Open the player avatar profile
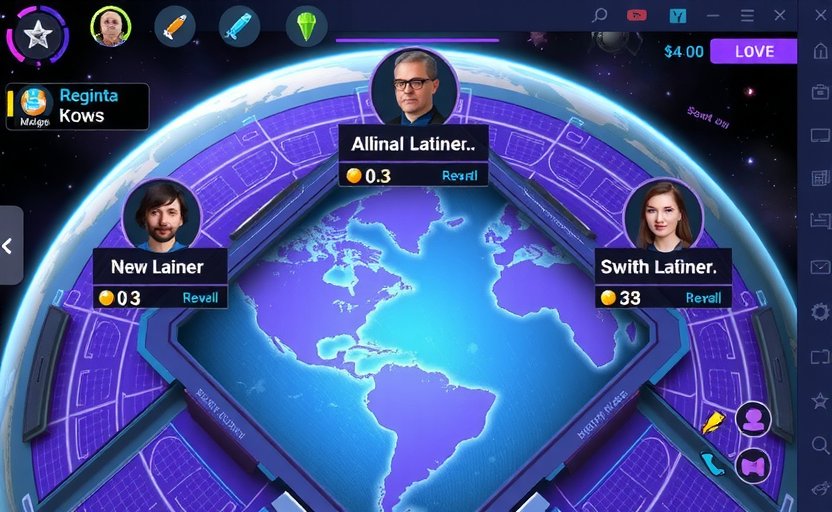Screen dimensions: 832x512 pos(111,27)
